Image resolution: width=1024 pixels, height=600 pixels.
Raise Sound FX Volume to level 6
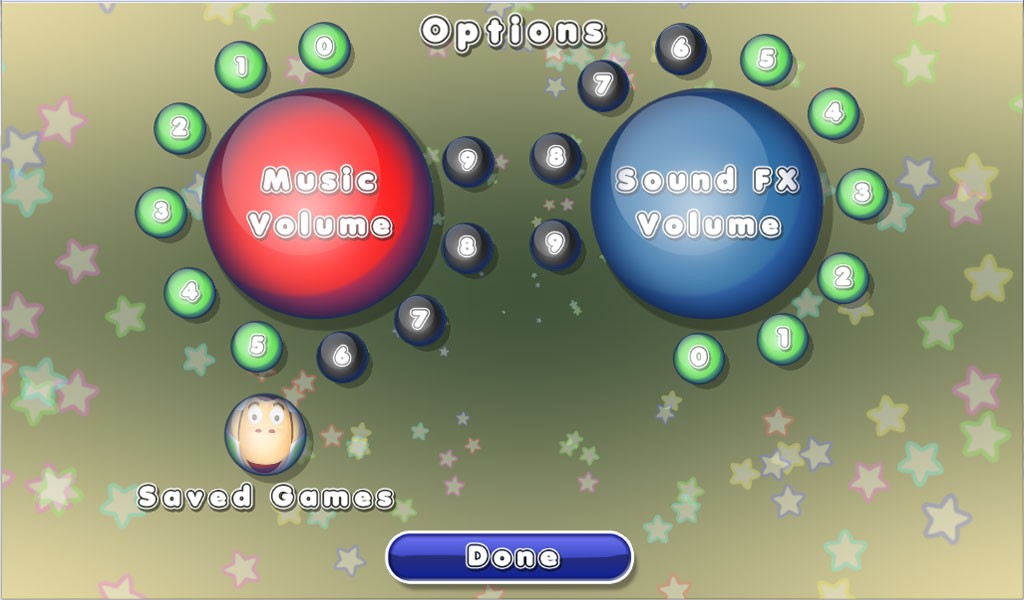click(x=681, y=48)
